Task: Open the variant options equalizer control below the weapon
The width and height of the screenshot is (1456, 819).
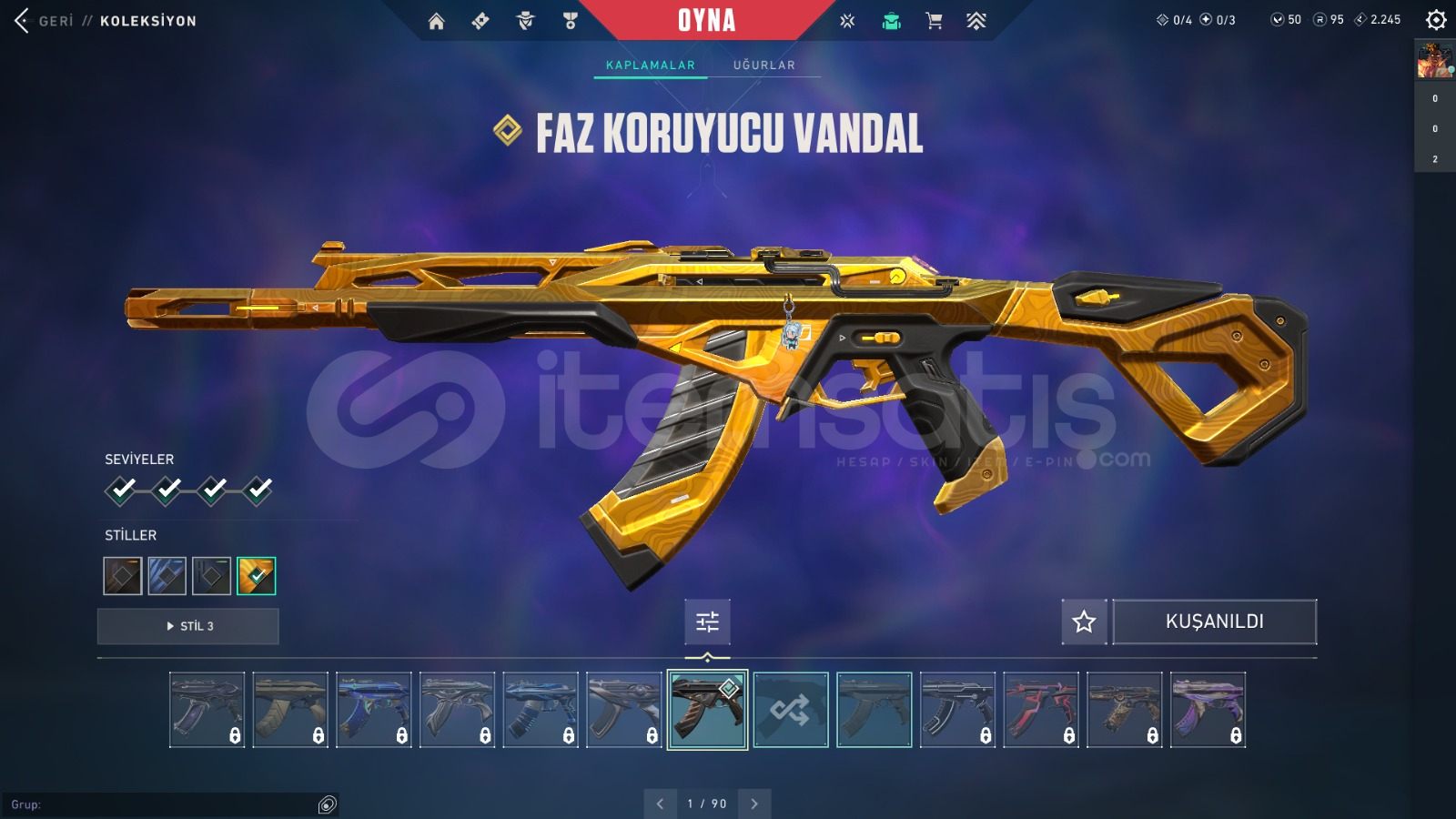Action: click(x=708, y=622)
